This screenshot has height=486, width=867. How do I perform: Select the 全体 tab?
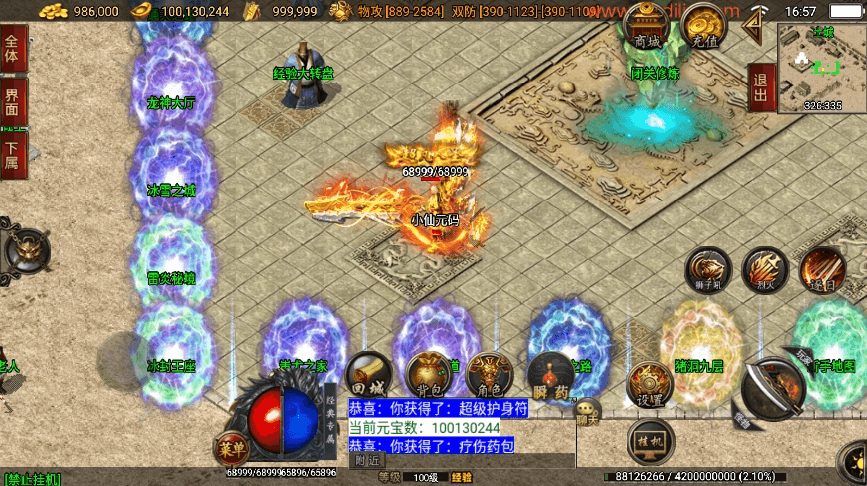click(x=13, y=47)
